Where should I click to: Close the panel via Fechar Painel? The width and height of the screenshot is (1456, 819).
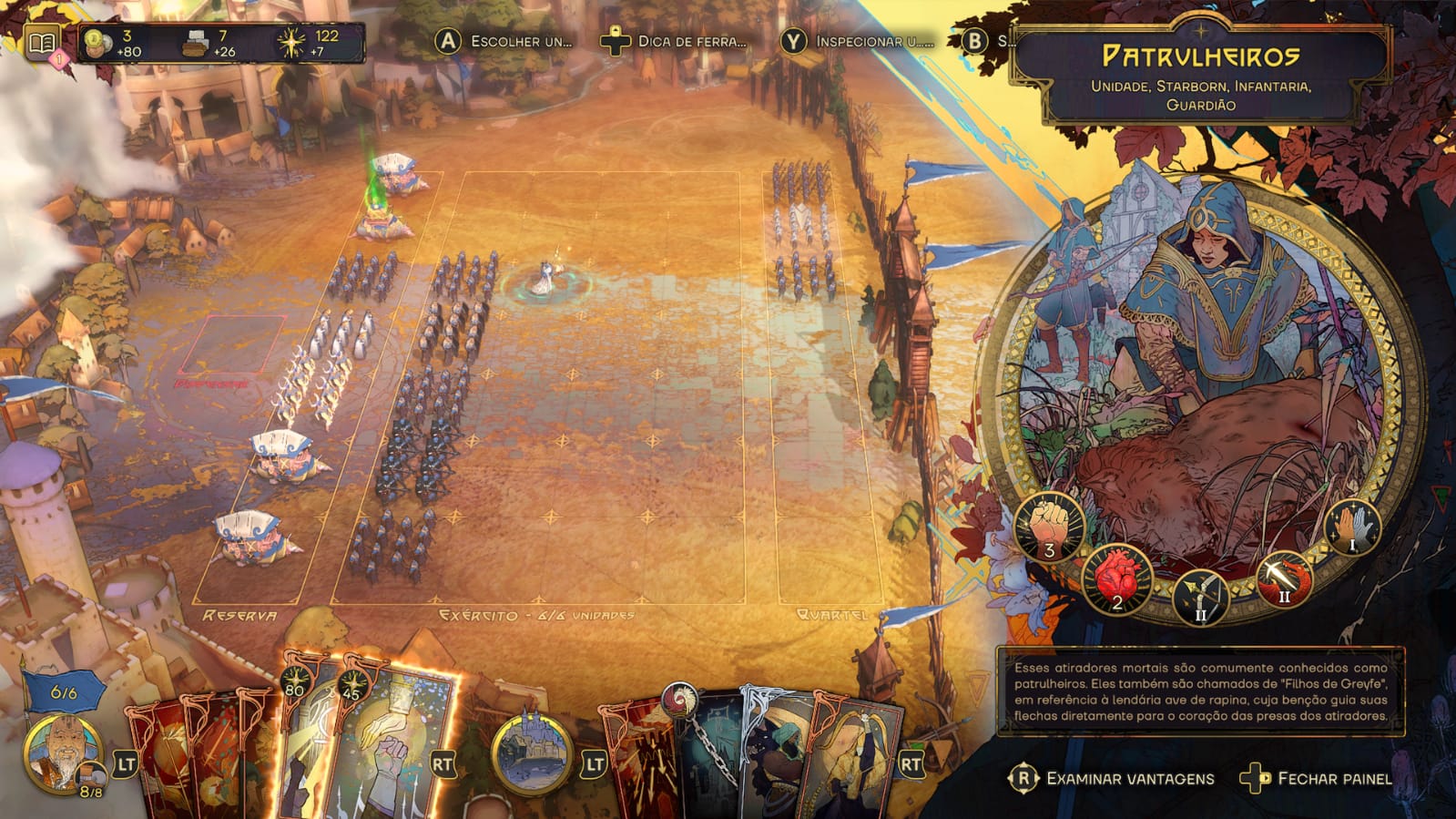click(x=1317, y=779)
